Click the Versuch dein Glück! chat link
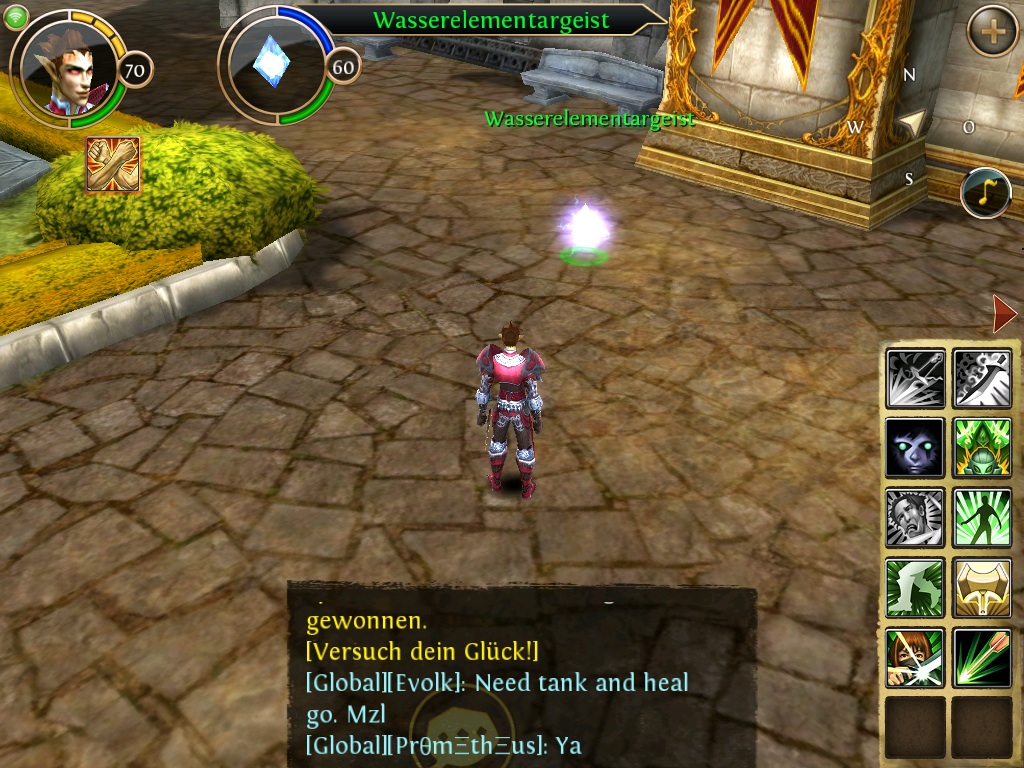 [x=422, y=652]
